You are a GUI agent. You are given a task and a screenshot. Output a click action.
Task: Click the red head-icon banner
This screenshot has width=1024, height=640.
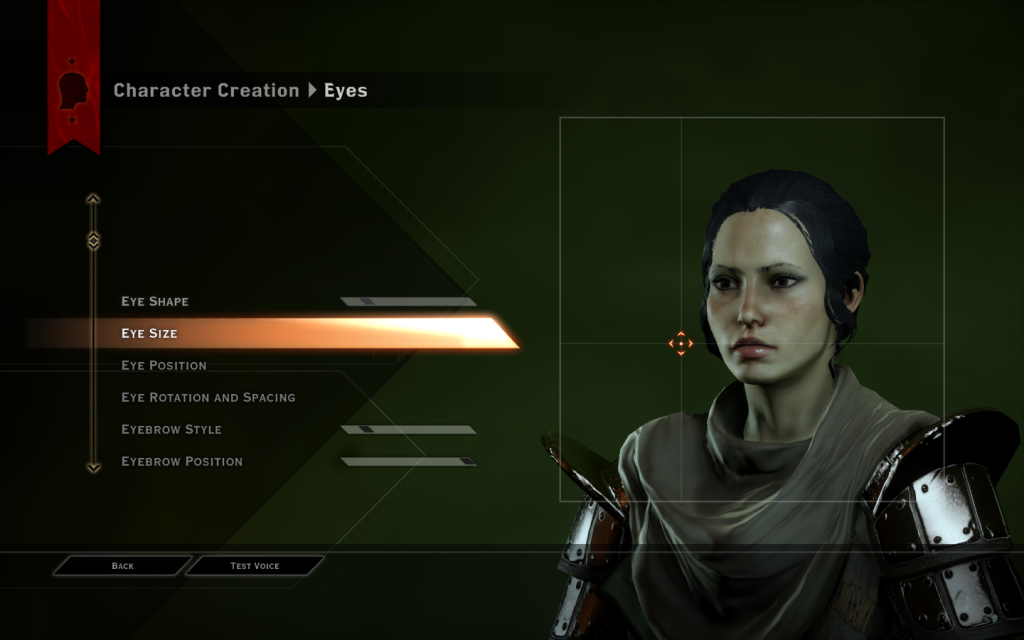click(x=73, y=90)
